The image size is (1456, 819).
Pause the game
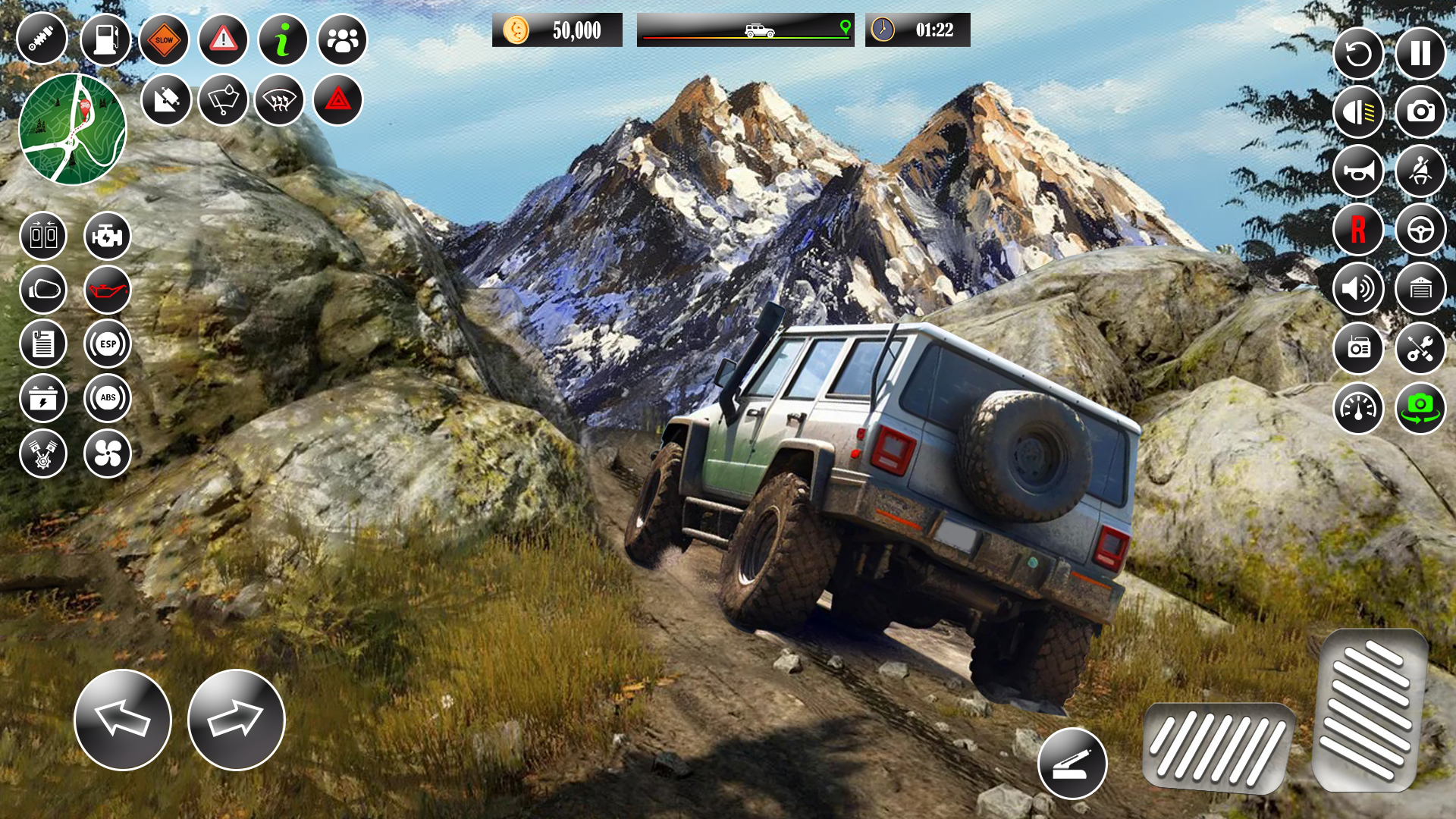[1420, 54]
